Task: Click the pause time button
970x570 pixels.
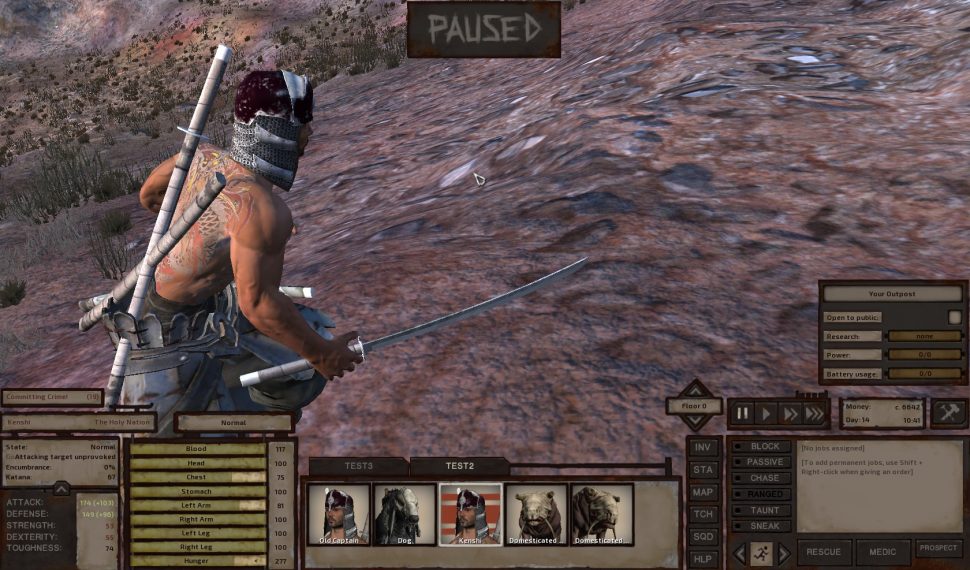Action: [742, 413]
